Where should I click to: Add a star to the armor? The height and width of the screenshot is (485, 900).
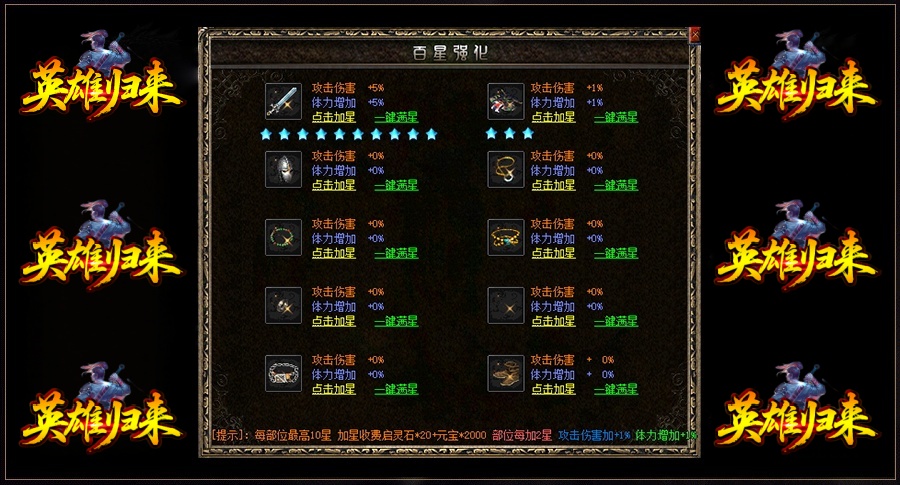click(x=553, y=117)
